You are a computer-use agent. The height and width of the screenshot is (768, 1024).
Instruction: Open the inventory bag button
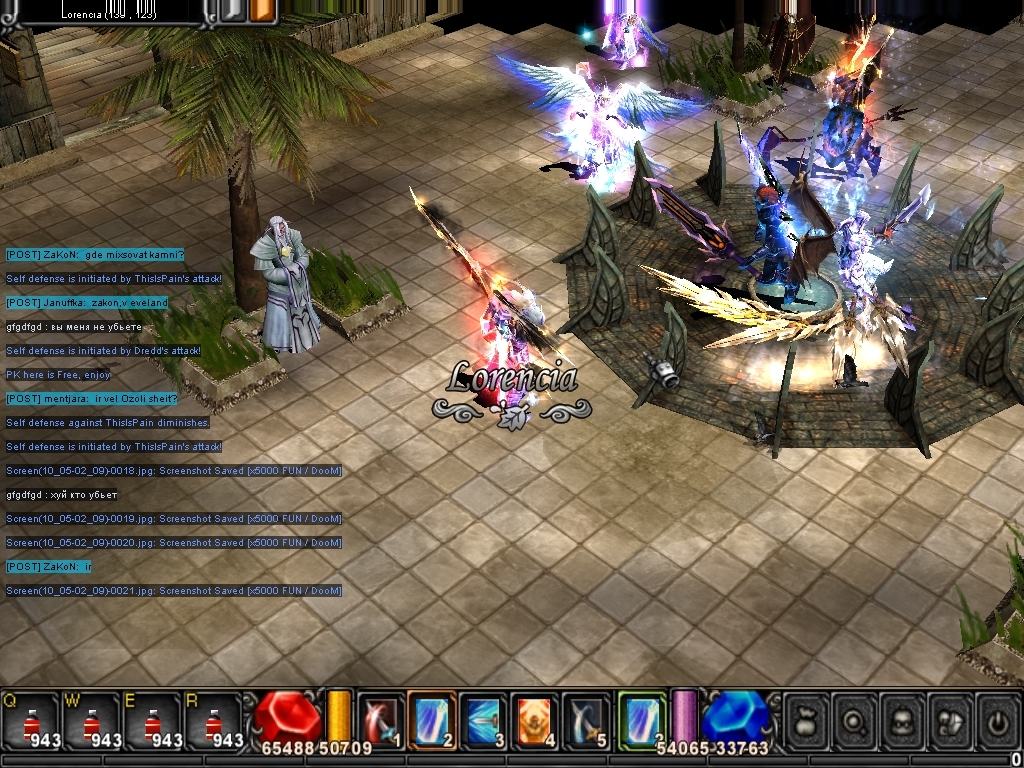(x=807, y=721)
